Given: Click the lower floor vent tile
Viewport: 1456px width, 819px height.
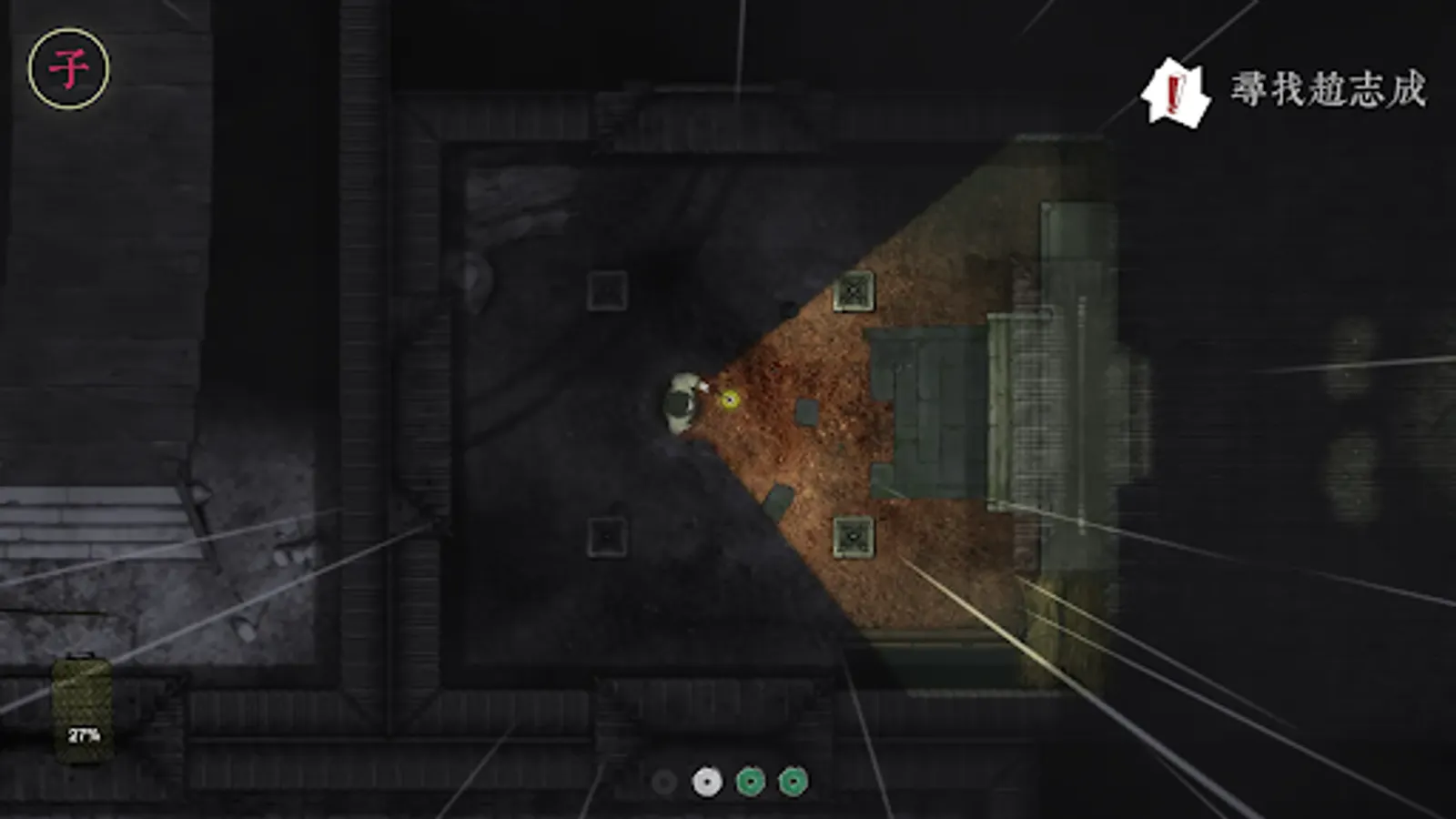Looking at the screenshot, I should coord(607,539).
